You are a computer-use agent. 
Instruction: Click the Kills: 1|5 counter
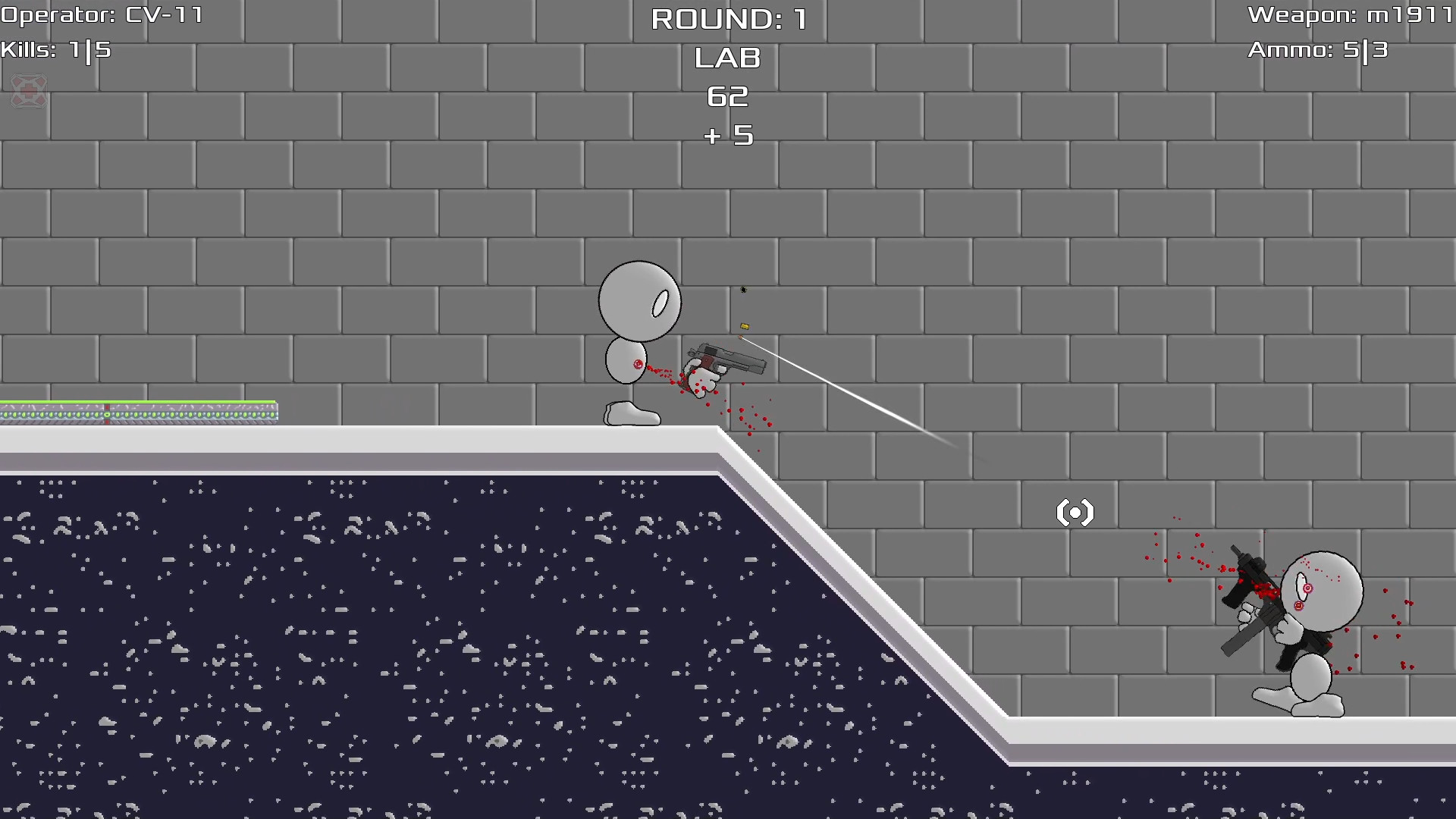click(x=56, y=51)
